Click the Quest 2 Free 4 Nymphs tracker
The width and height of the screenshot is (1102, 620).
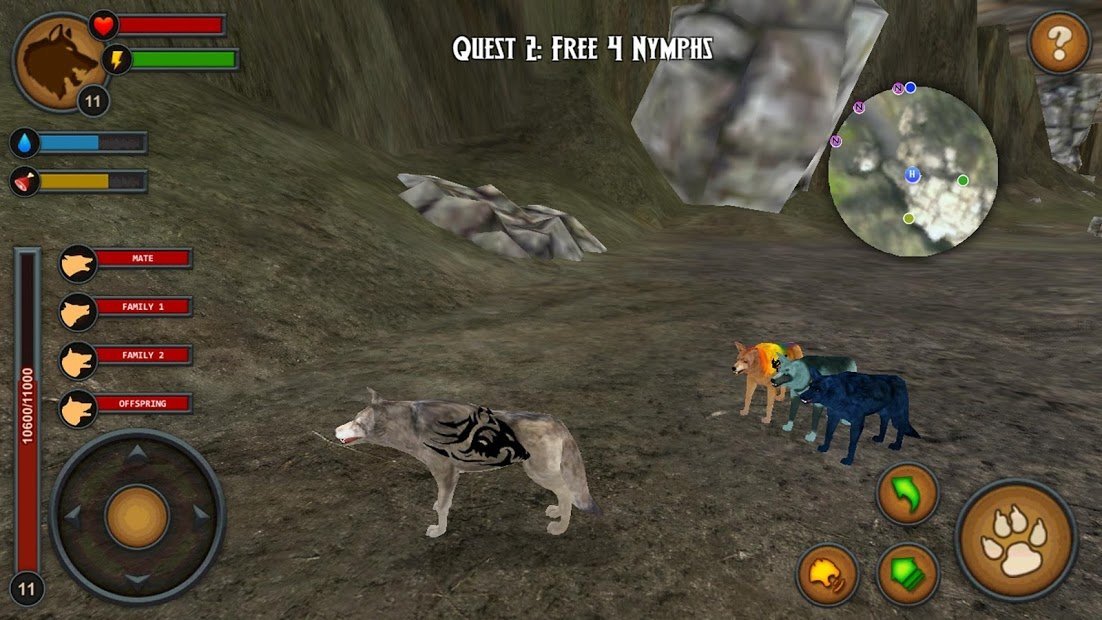(x=582, y=48)
